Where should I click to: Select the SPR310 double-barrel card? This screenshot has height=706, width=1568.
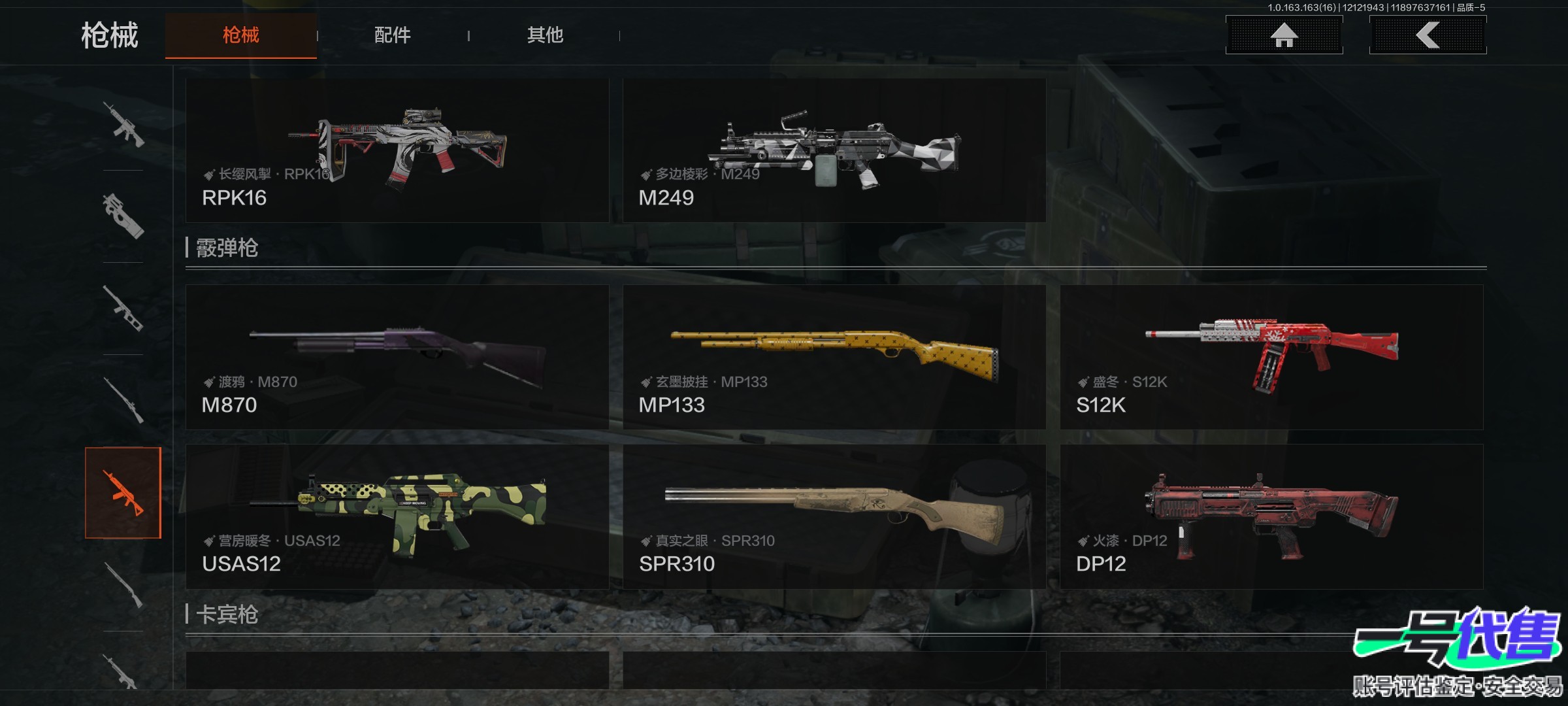click(x=834, y=516)
